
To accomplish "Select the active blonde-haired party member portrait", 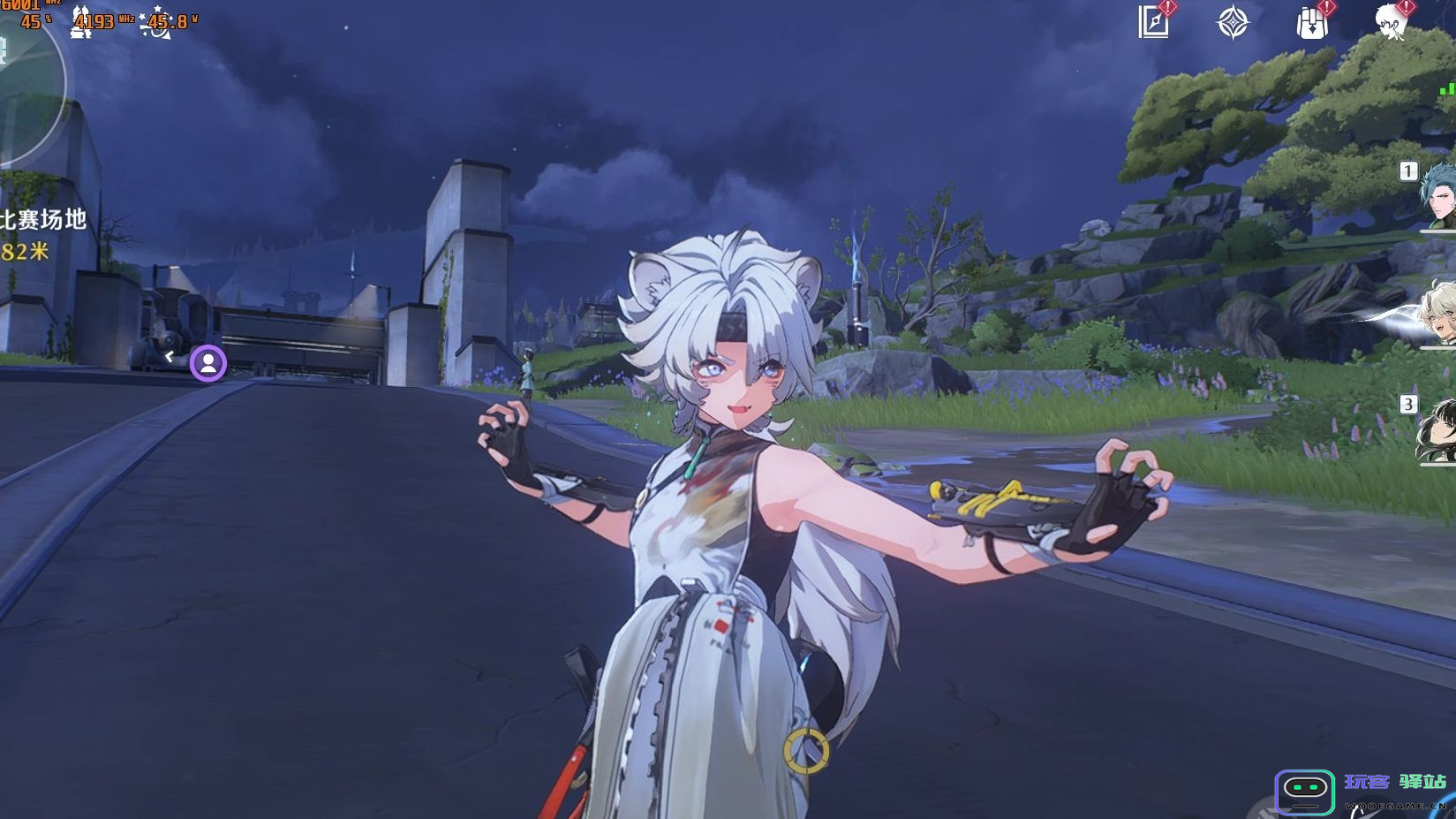I will 1437,313.
